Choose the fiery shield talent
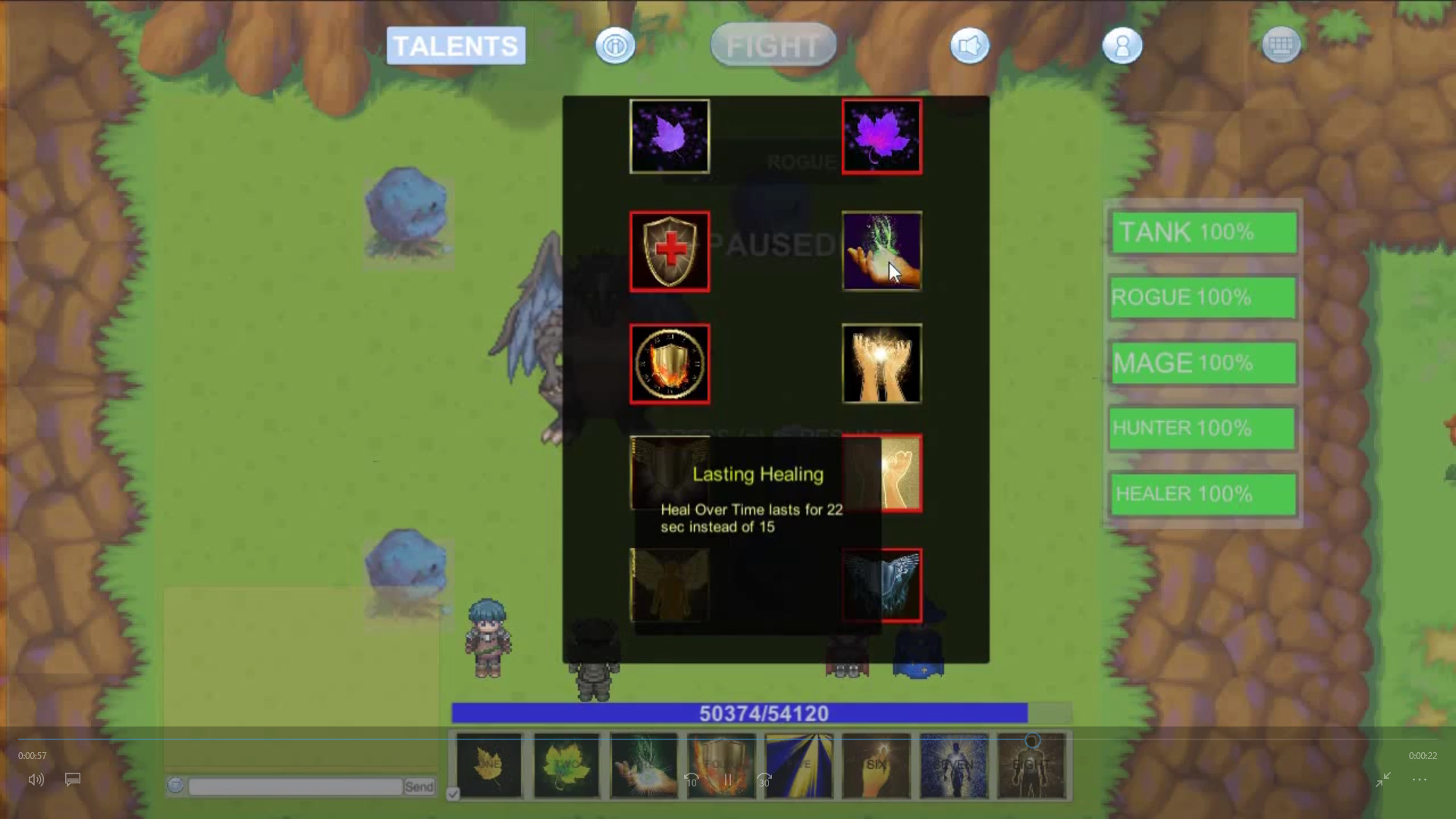This screenshot has width=1456, height=819. coord(670,364)
